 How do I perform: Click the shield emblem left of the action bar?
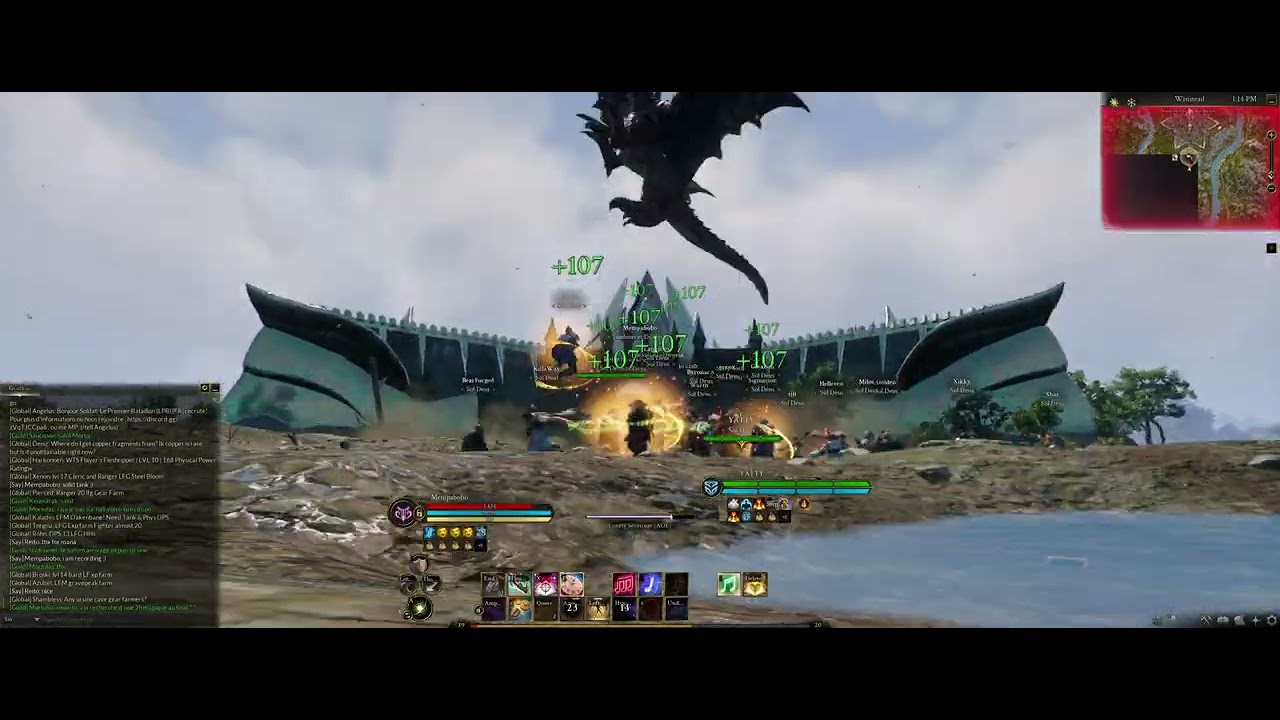click(x=420, y=565)
